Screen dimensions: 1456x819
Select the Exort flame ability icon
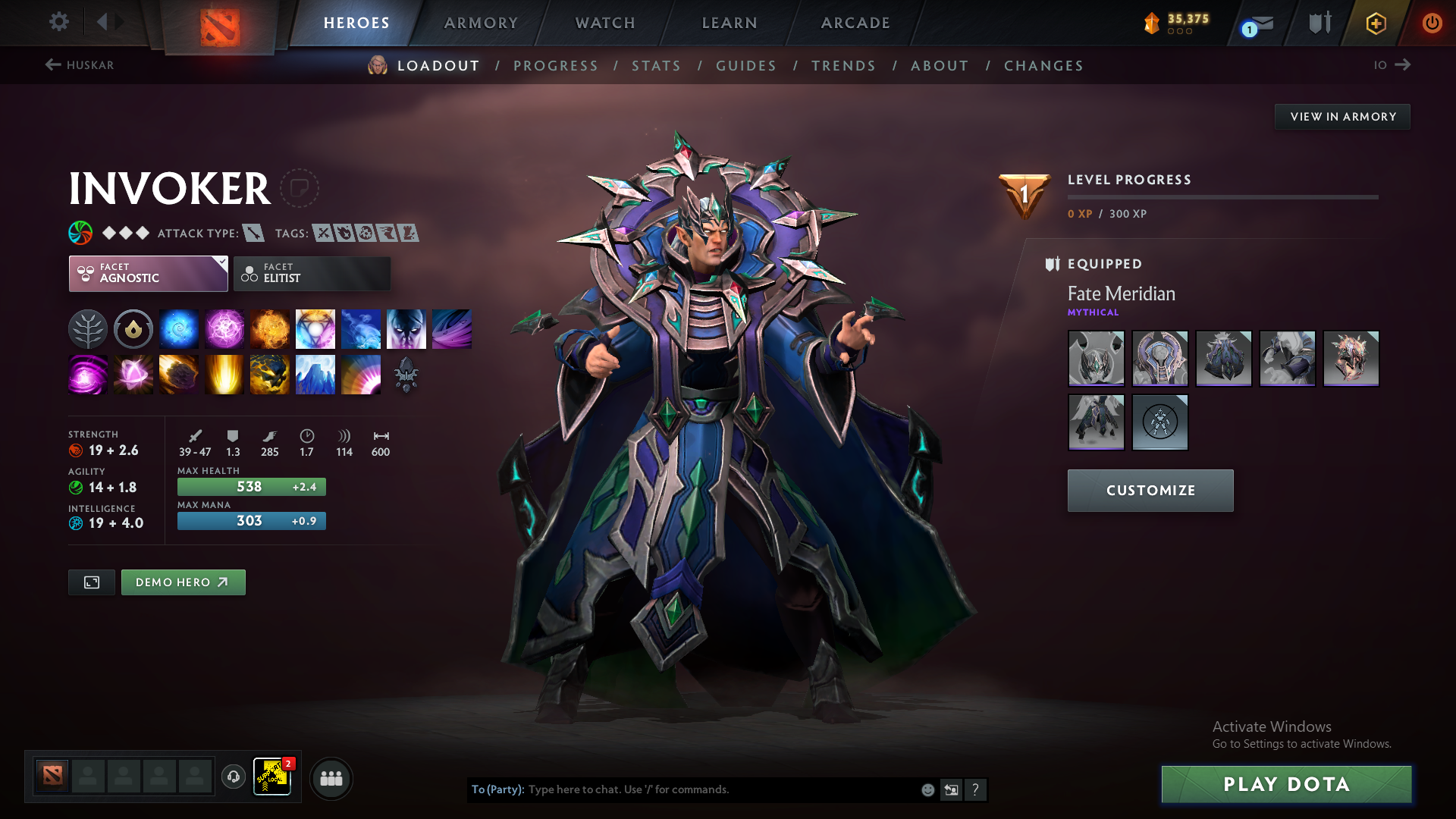(270, 328)
